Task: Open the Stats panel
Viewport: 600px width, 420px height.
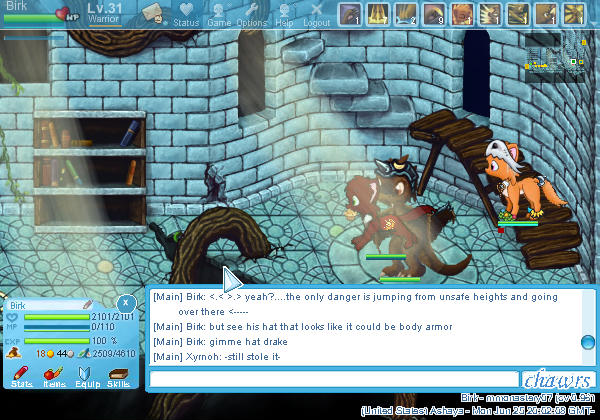Action: pos(22,375)
